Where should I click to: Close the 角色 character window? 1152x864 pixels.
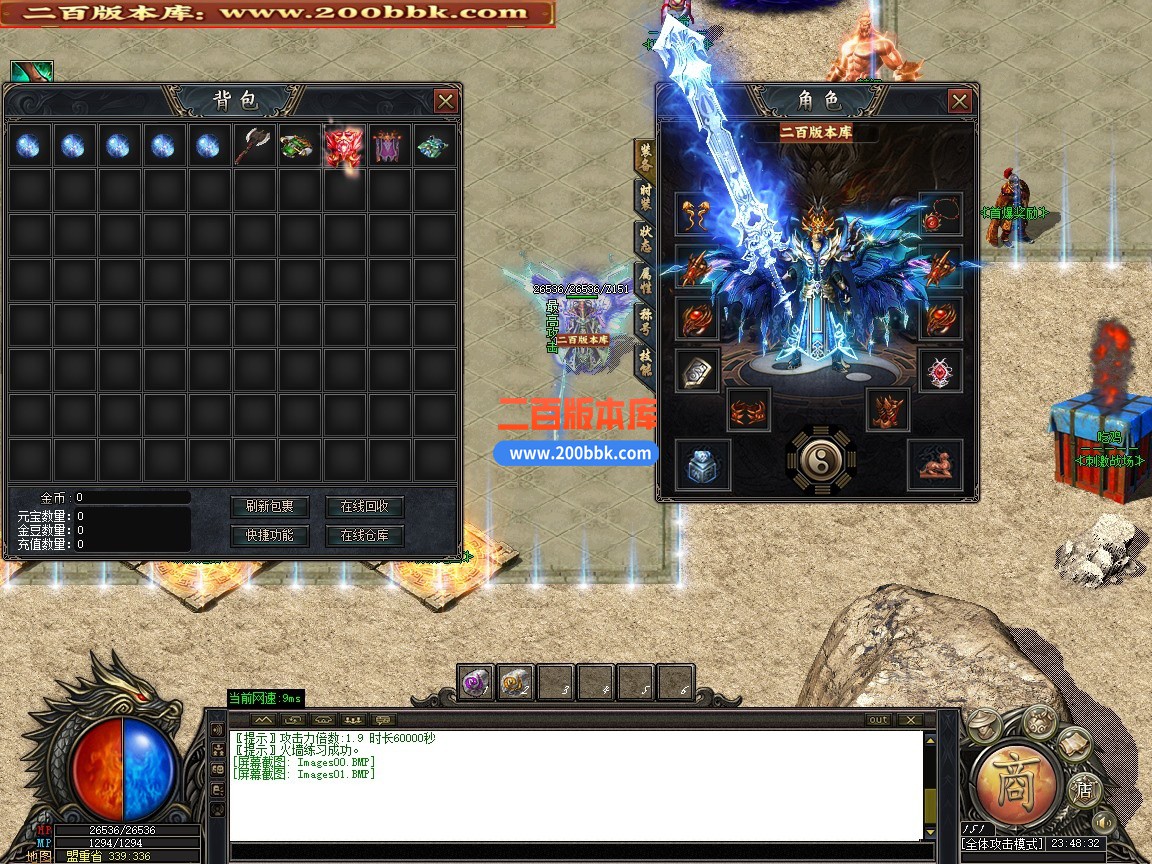959,101
